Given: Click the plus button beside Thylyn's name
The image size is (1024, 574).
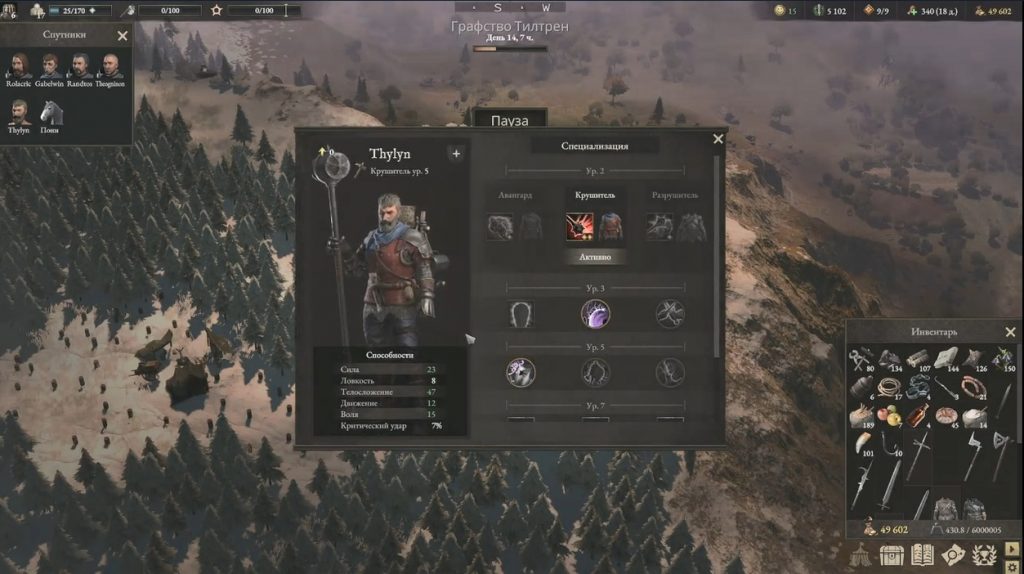Looking at the screenshot, I should pos(456,154).
